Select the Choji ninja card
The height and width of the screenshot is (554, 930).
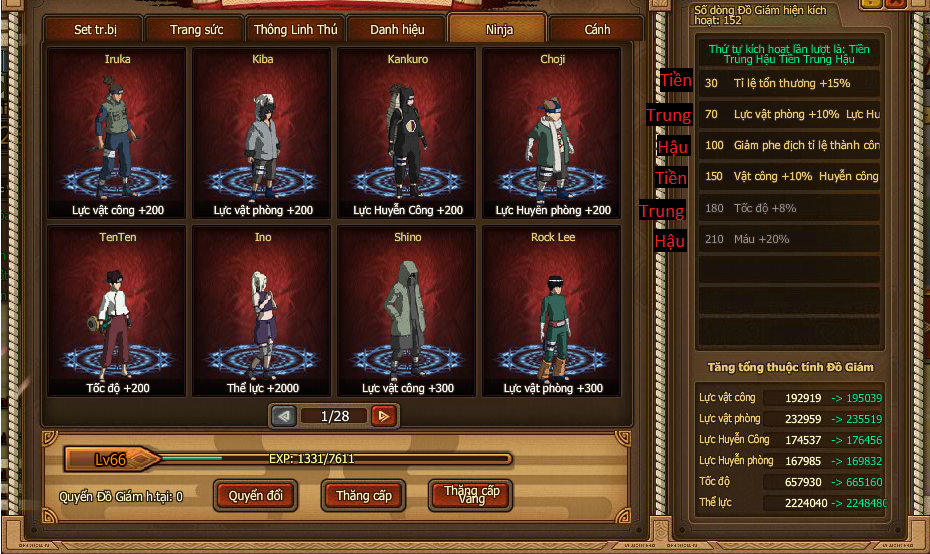pos(552,133)
